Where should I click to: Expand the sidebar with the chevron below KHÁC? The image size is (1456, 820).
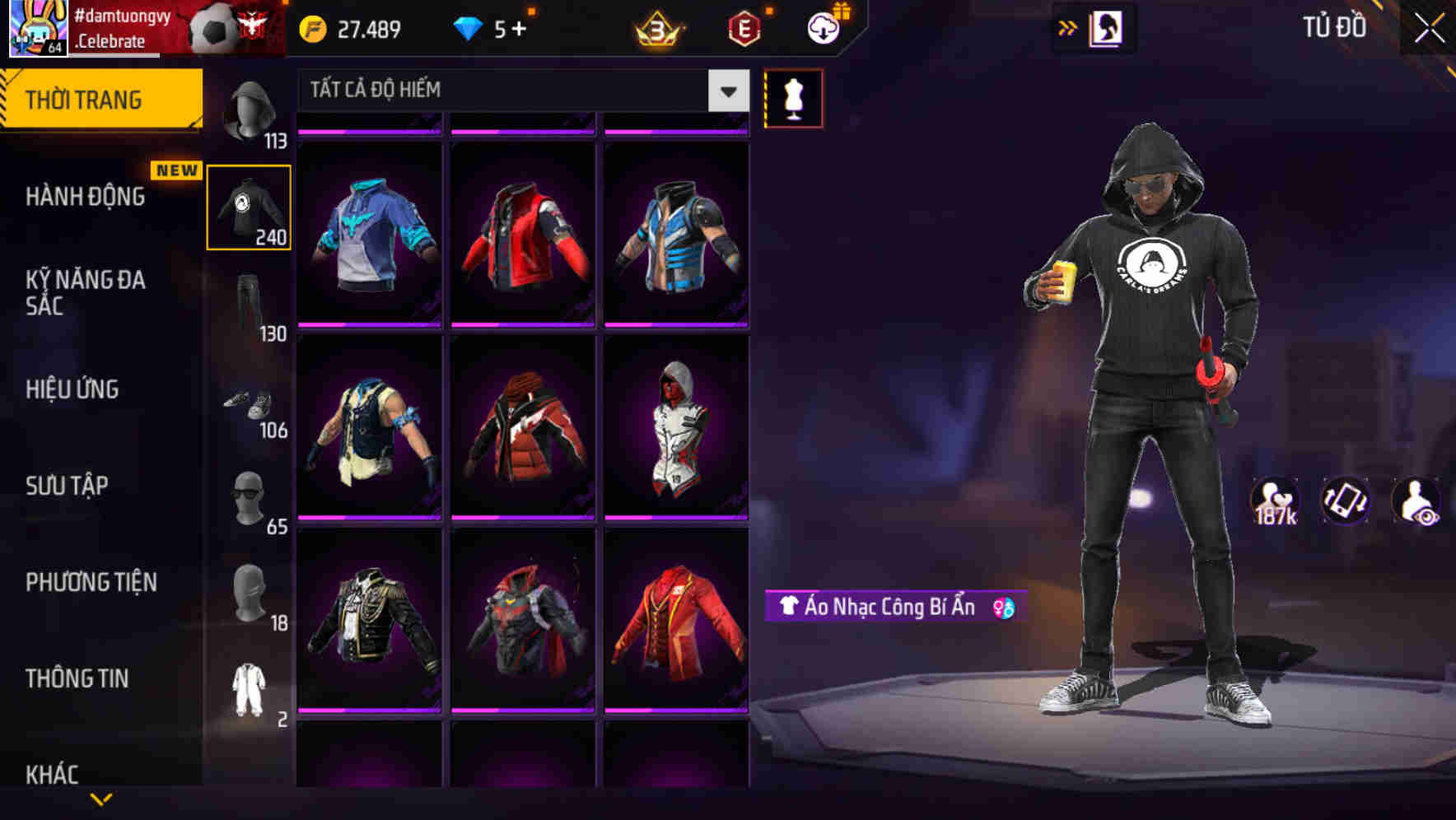[x=100, y=798]
